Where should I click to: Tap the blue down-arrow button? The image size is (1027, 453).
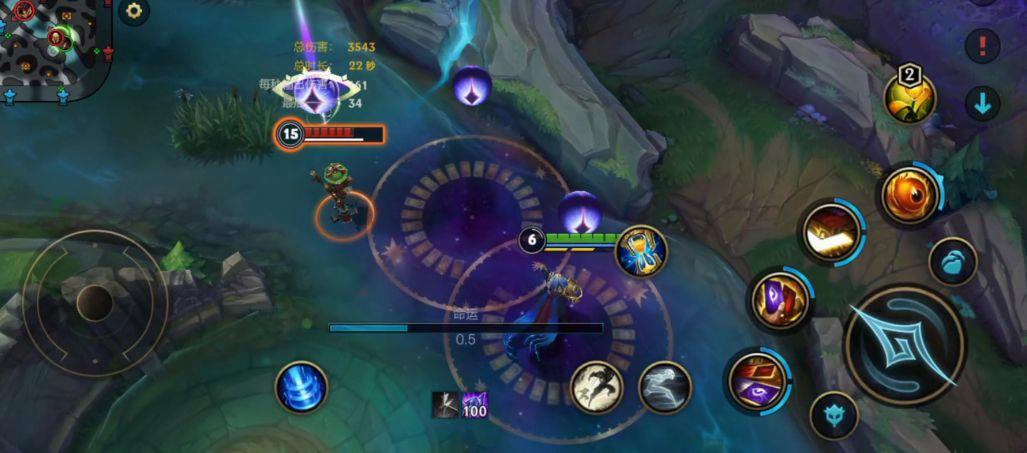tap(982, 103)
